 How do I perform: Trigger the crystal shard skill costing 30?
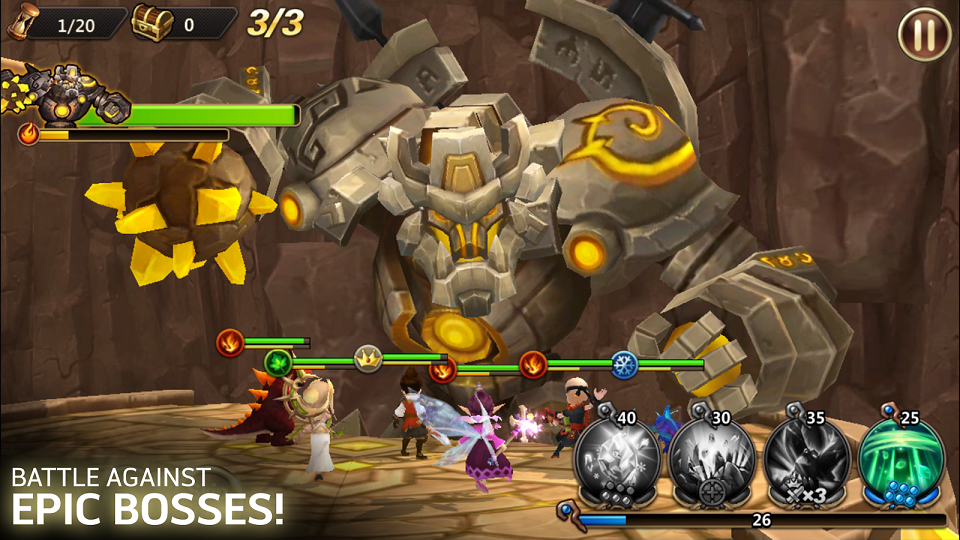712,460
